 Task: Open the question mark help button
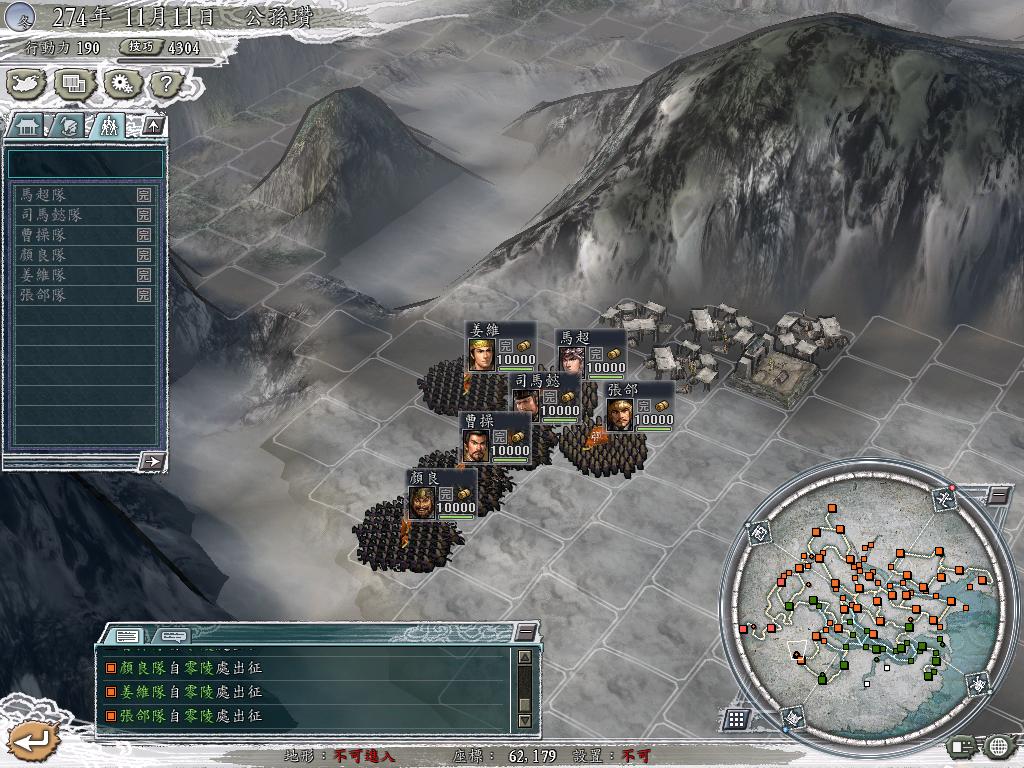163,84
